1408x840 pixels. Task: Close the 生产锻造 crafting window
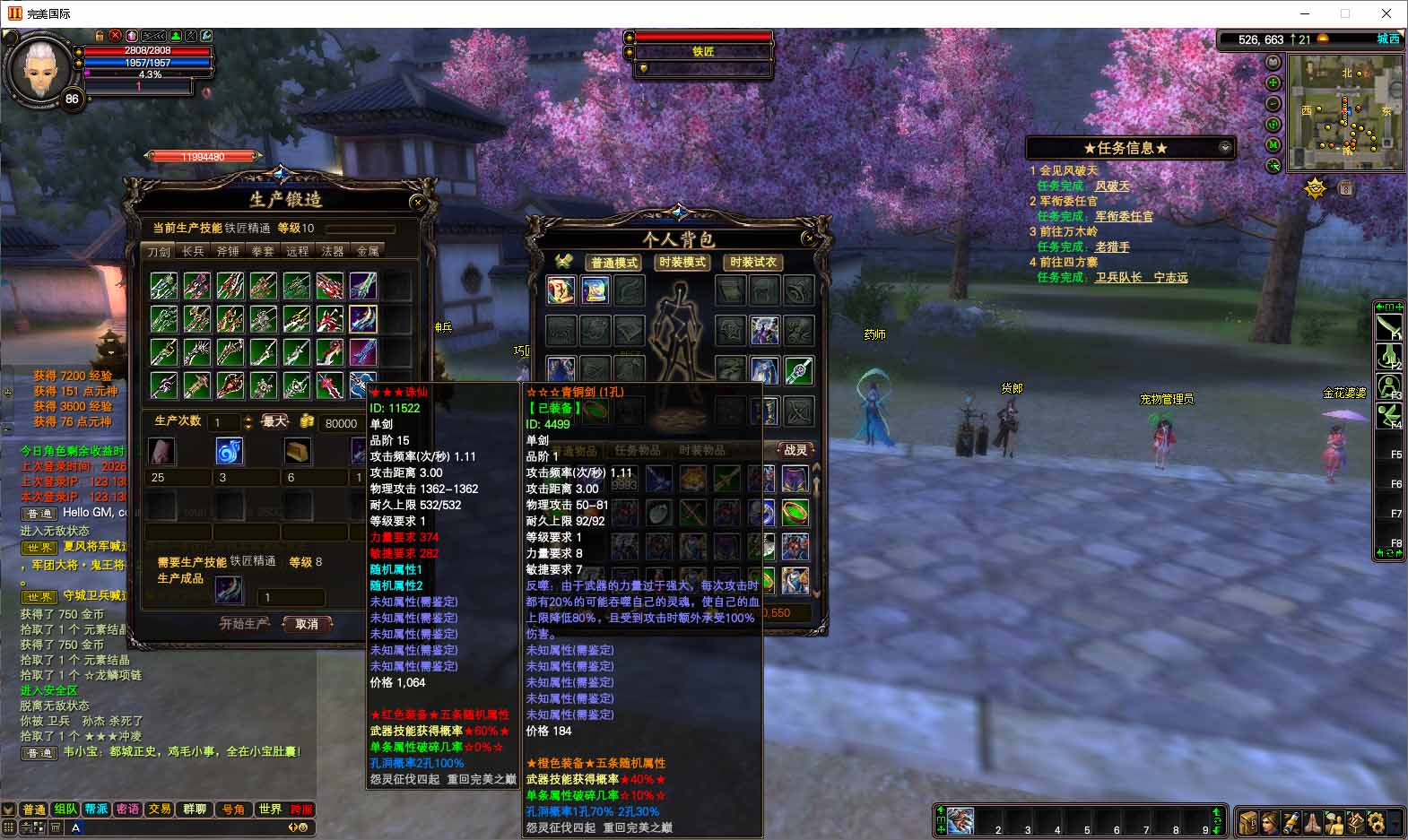(x=417, y=202)
